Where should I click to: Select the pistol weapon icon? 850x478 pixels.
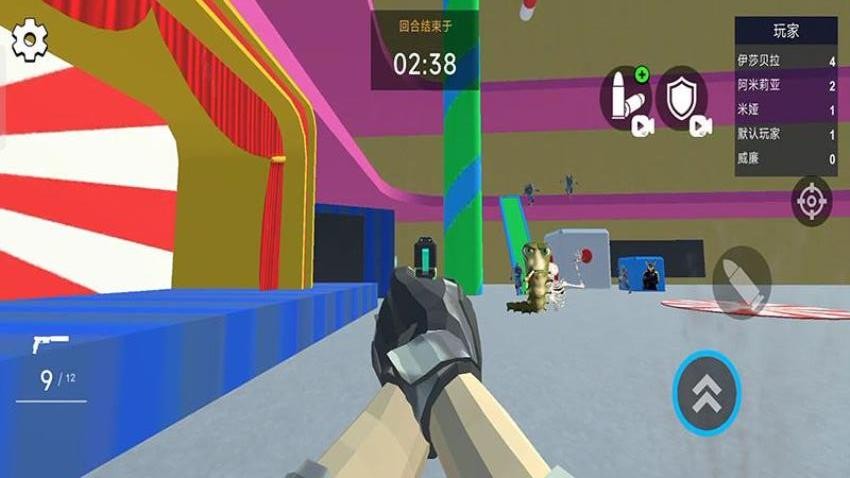pos(50,344)
